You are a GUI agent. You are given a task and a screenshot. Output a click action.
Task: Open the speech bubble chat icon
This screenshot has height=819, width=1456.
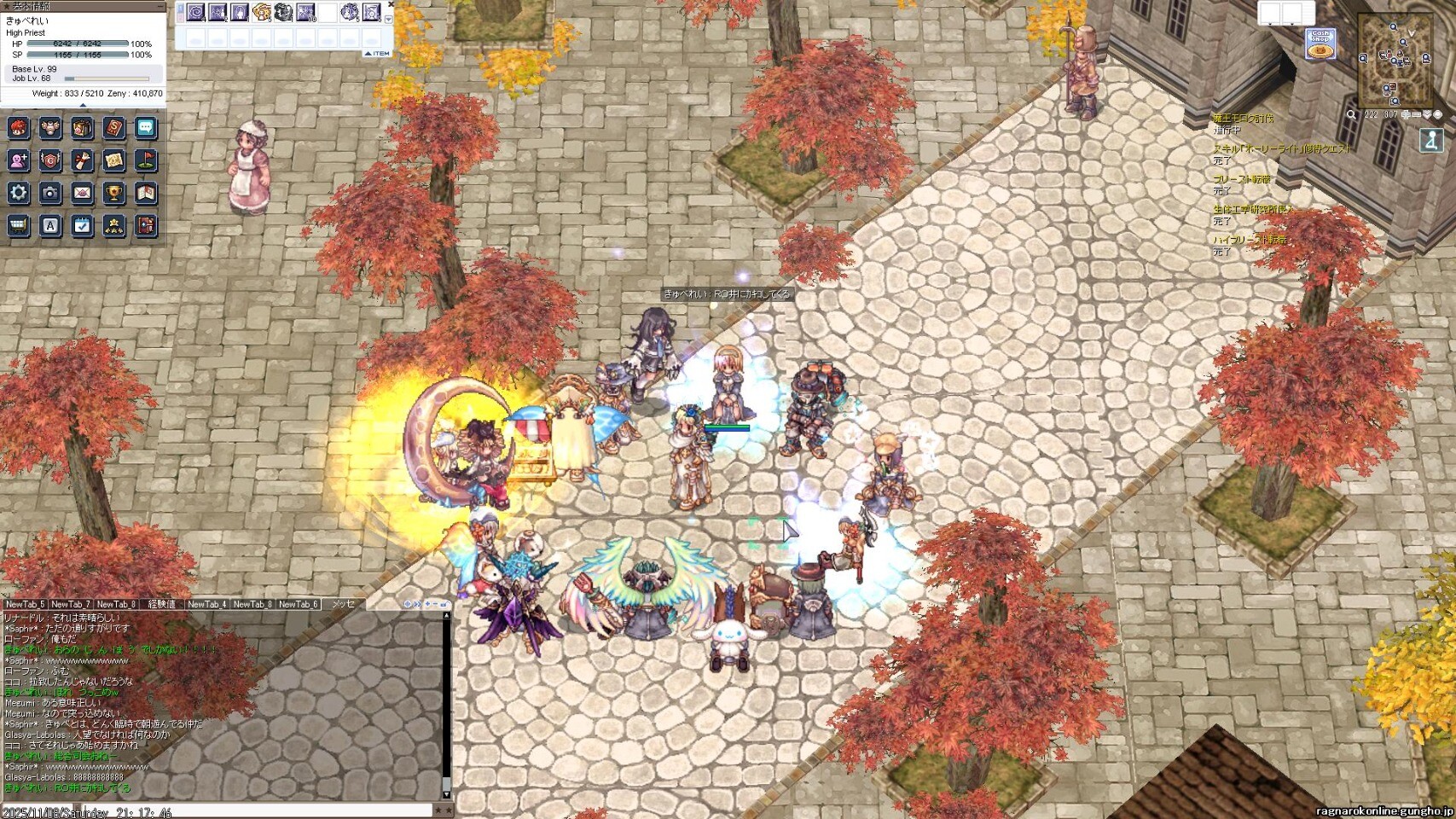tap(146, 128)
